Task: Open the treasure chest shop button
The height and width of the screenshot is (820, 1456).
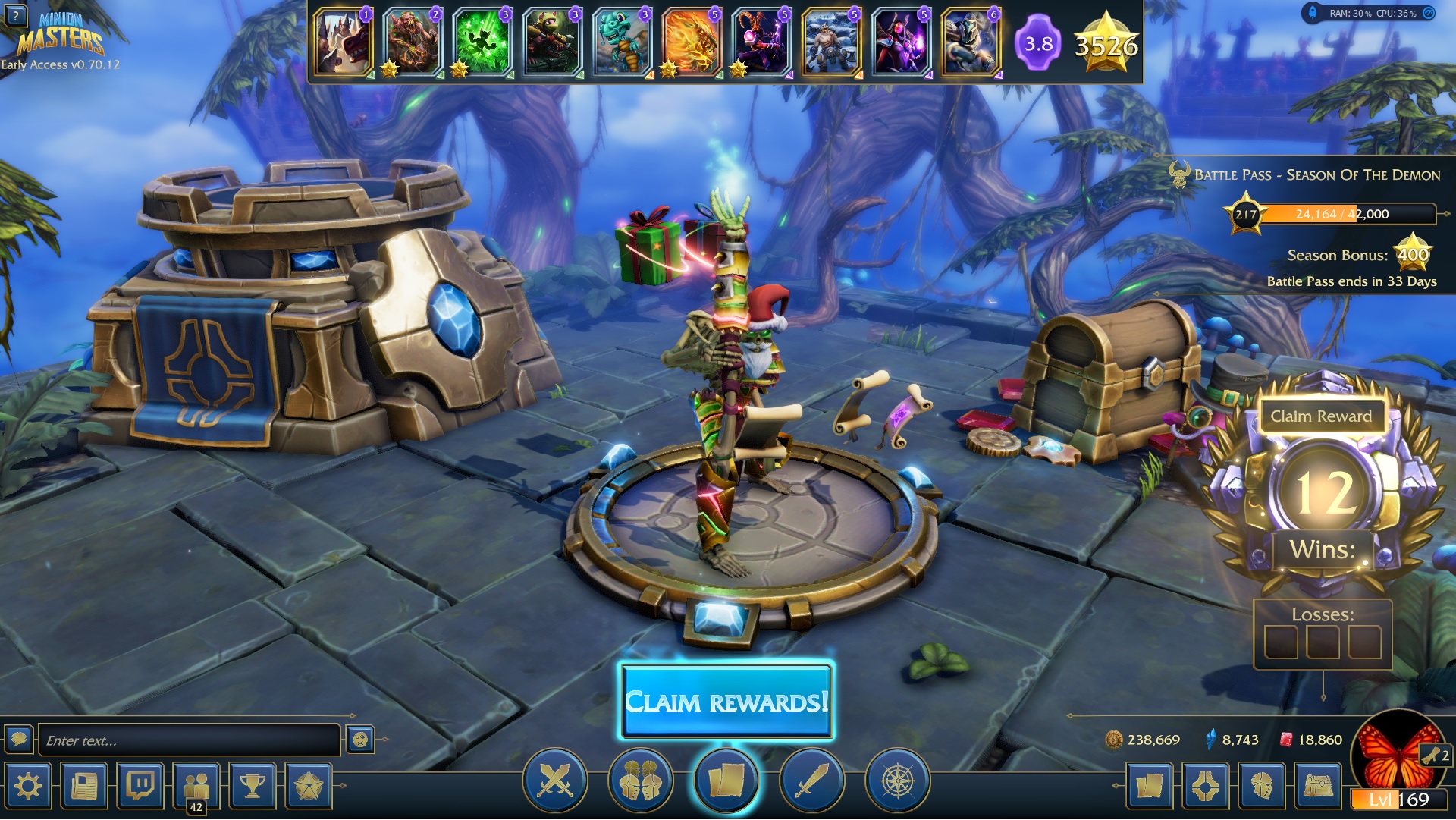Action: pyautogui.click(x=1318, y=786)
